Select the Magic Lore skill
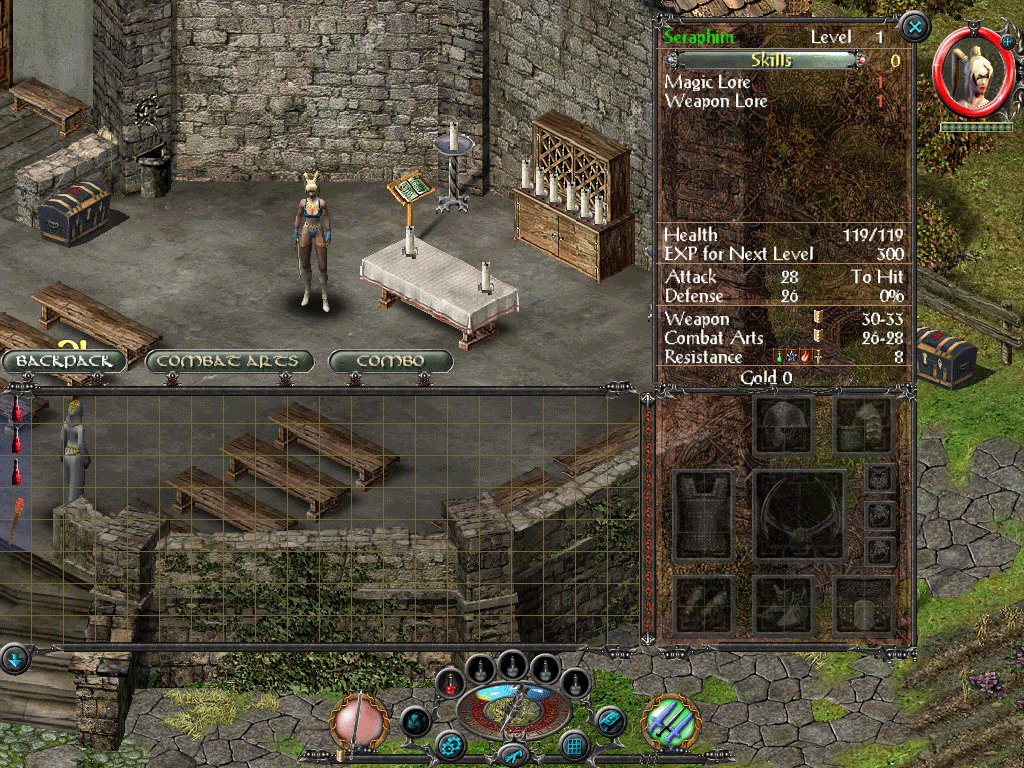The image size is (1024, 768). (x=708, y=82)
